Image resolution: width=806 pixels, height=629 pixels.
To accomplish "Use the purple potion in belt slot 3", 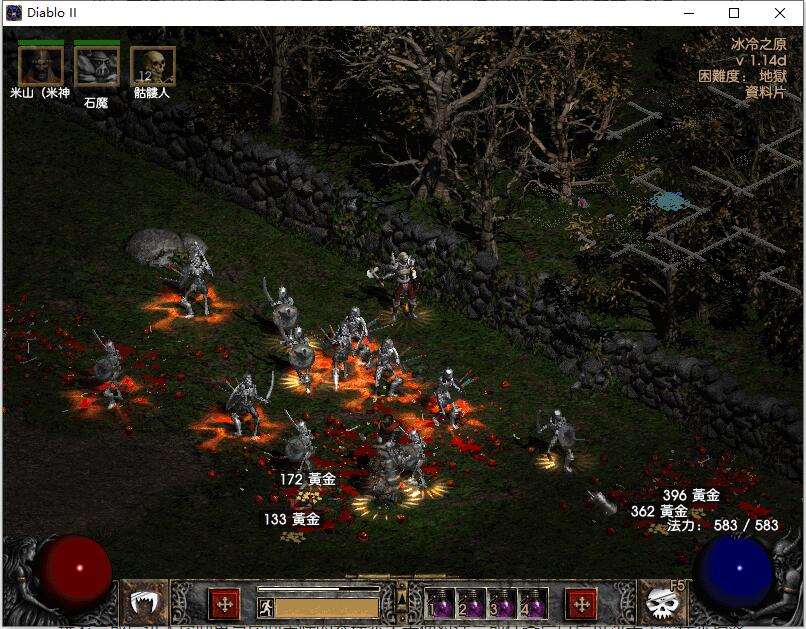I will click(x=502, y=604).
